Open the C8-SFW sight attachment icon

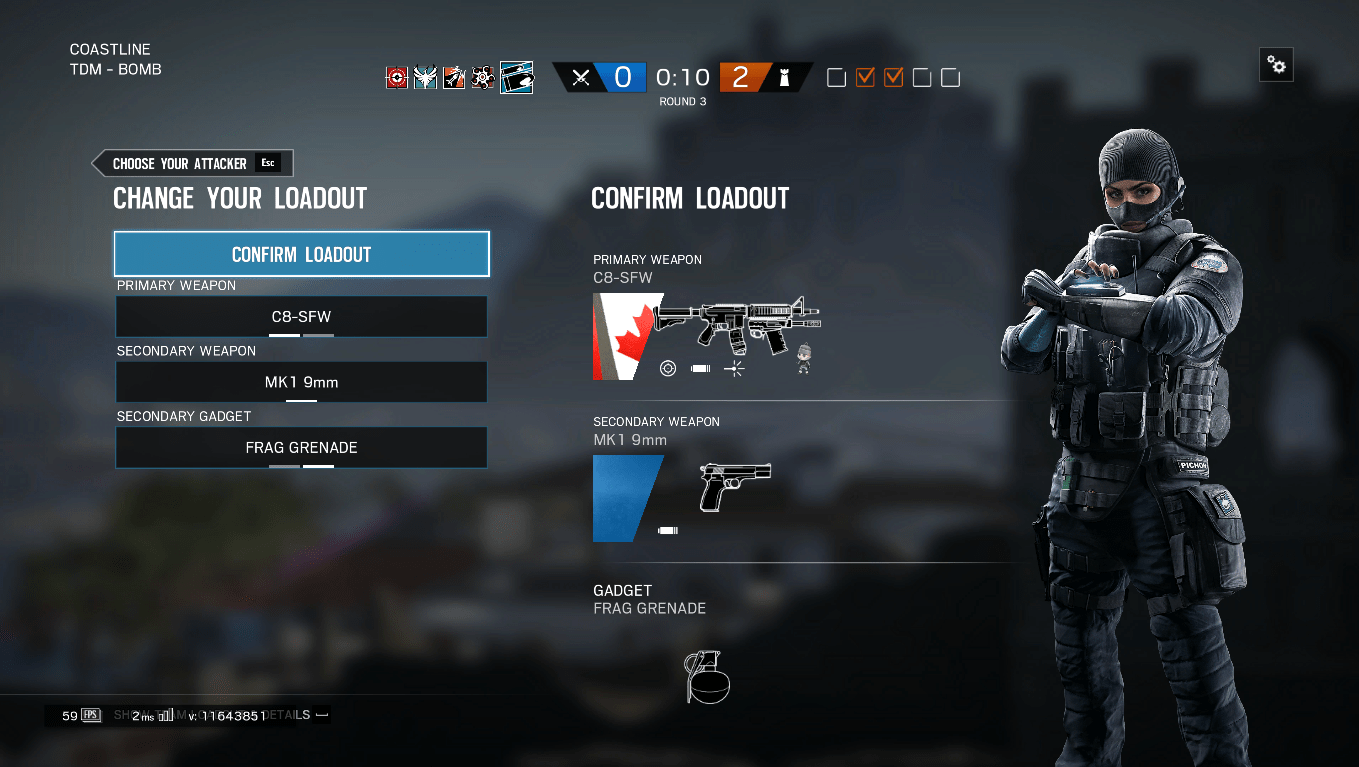(668, 368)
